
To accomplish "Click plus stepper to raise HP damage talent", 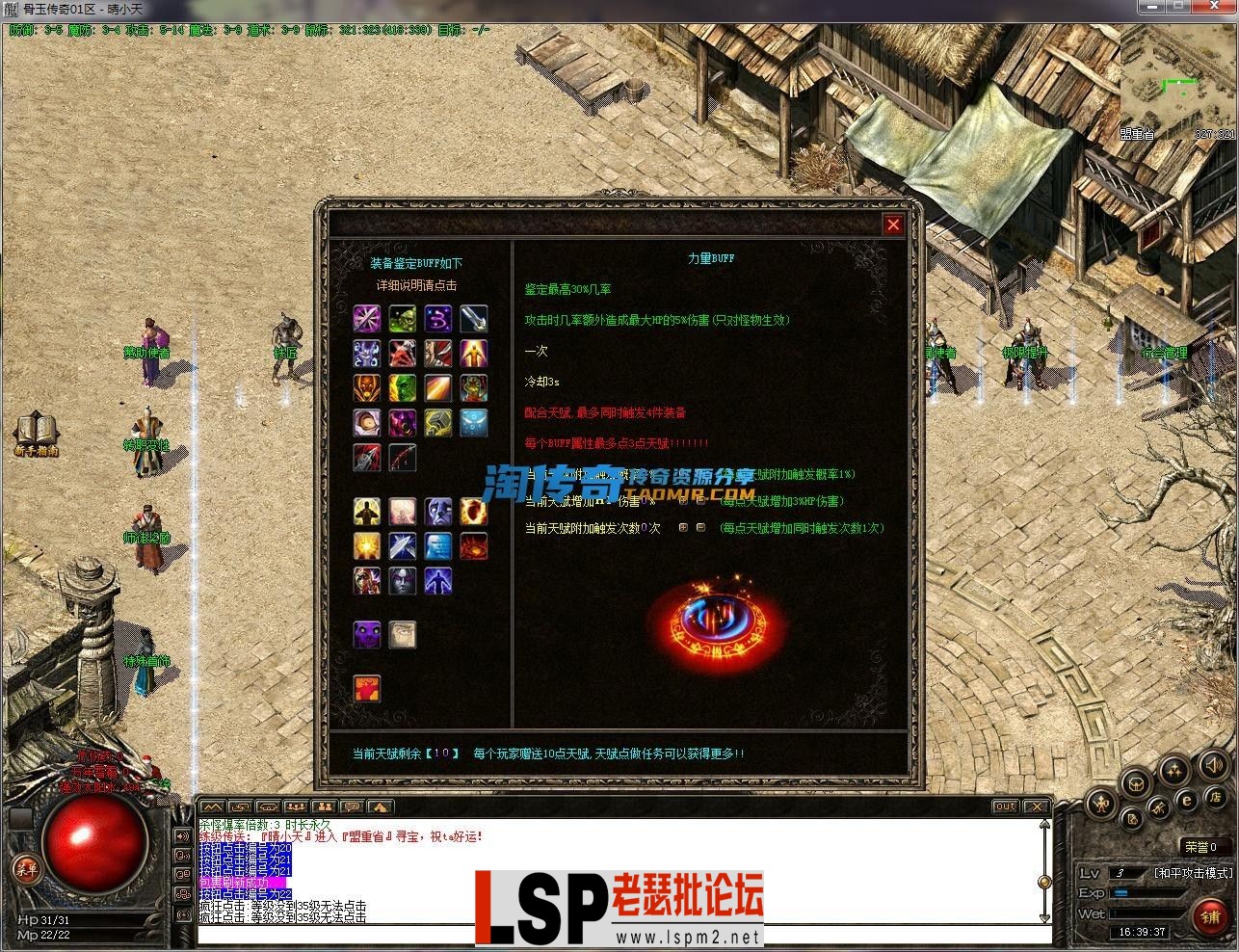I will 684,500.
